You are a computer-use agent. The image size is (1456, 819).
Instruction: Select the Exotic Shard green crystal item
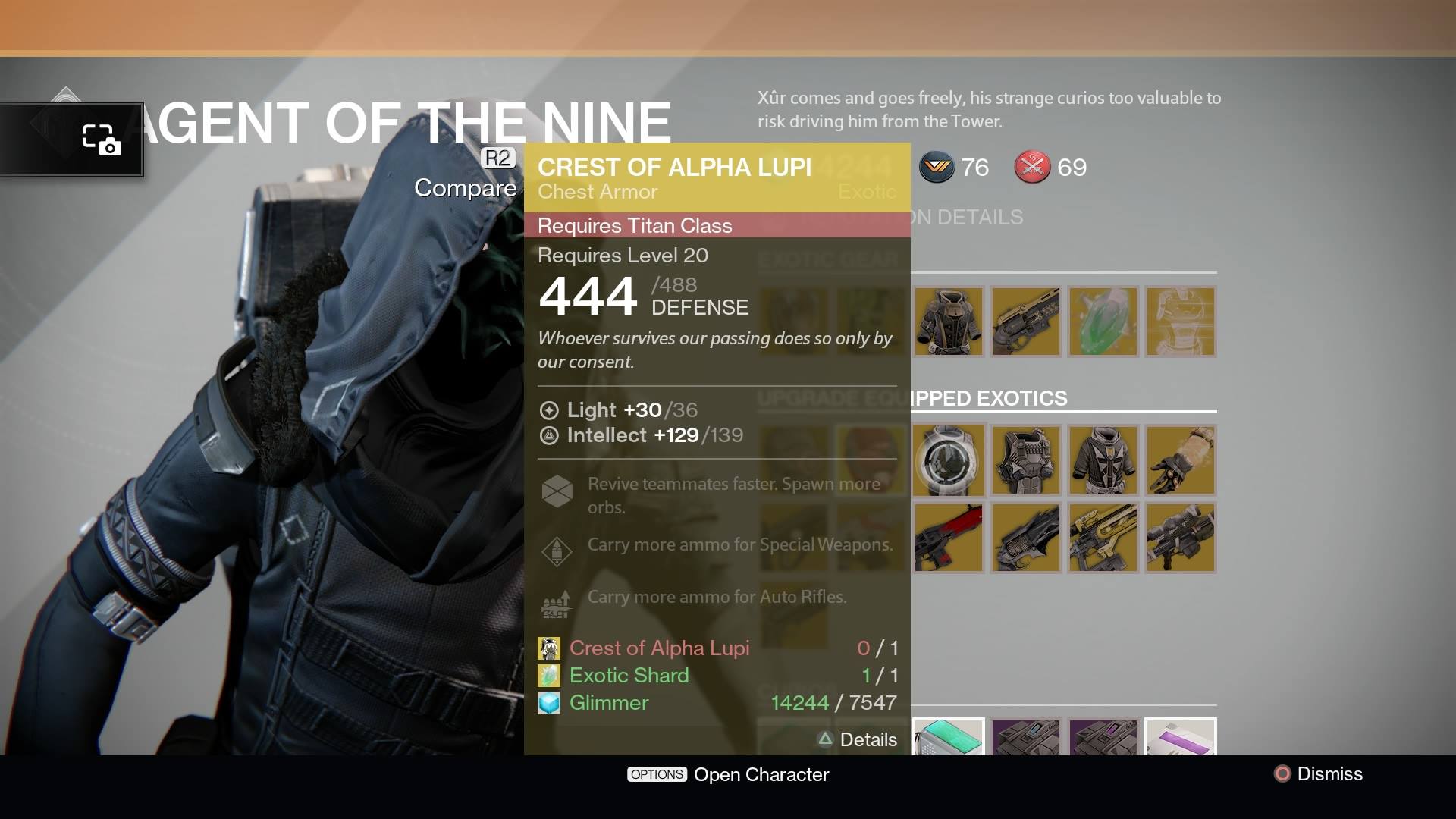click(x=1103, y=322)
